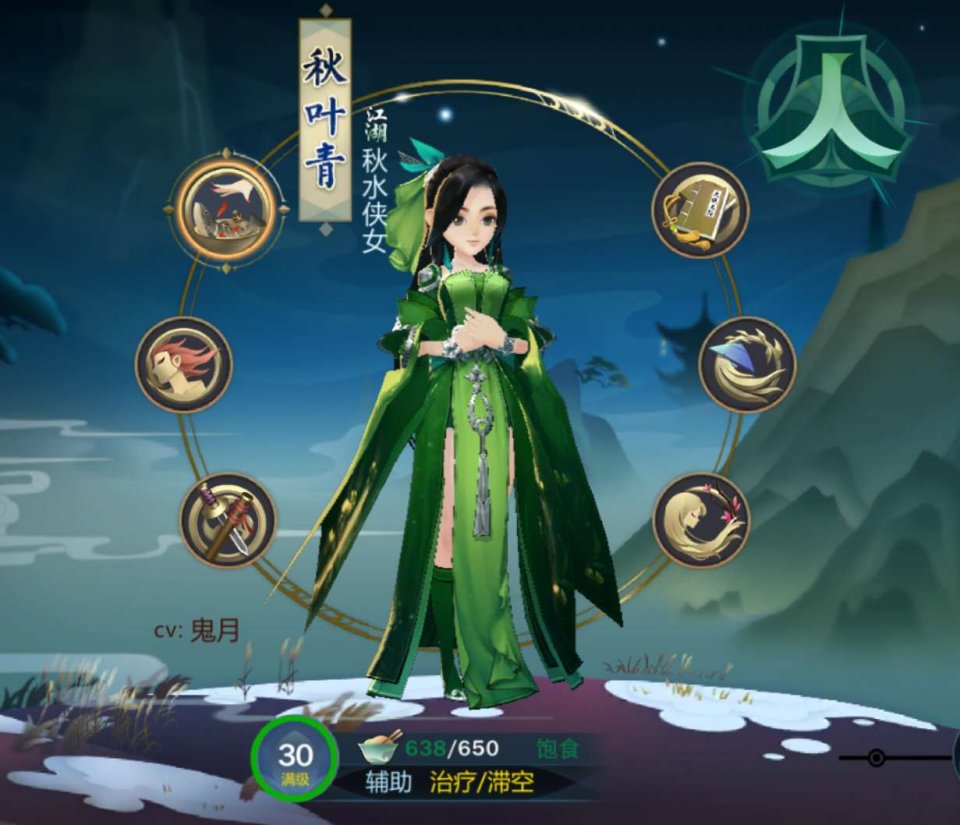The height and width of the screenshot is (825, 960).
Task: Select the scroll book skill icon
Action: coord(700,210)
